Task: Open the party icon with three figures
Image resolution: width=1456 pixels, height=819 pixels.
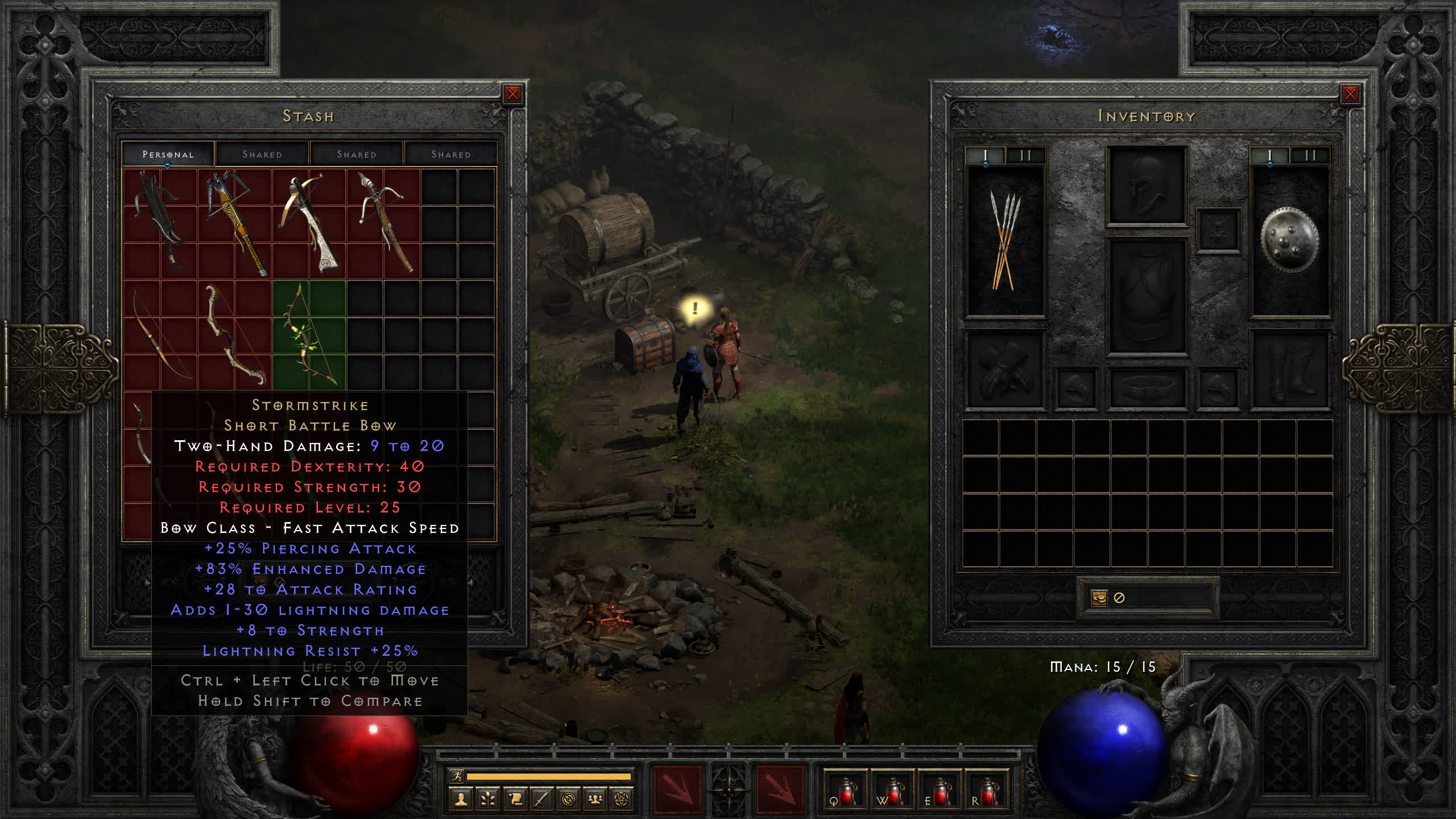Action: (x=595, y=800)
